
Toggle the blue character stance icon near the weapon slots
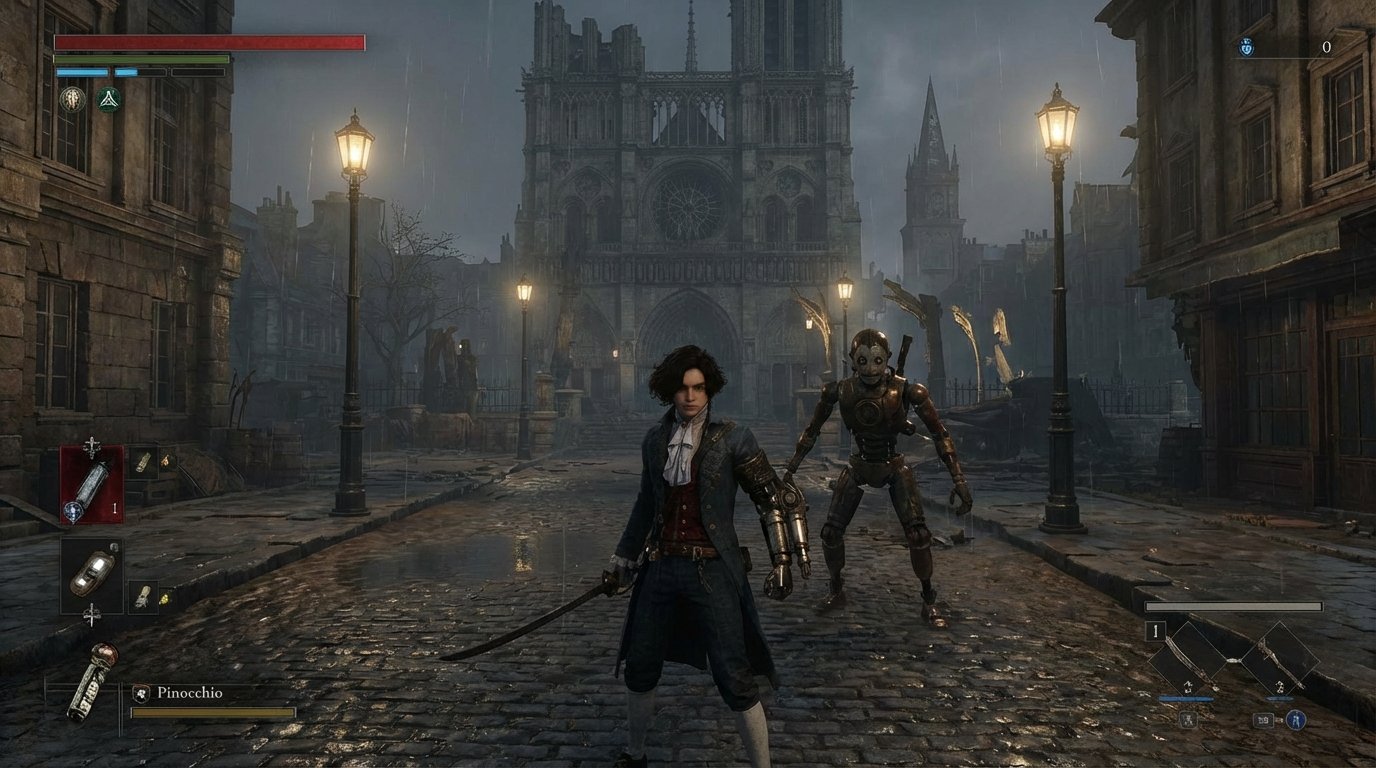pyautogui.click(x=1296, y=719)
